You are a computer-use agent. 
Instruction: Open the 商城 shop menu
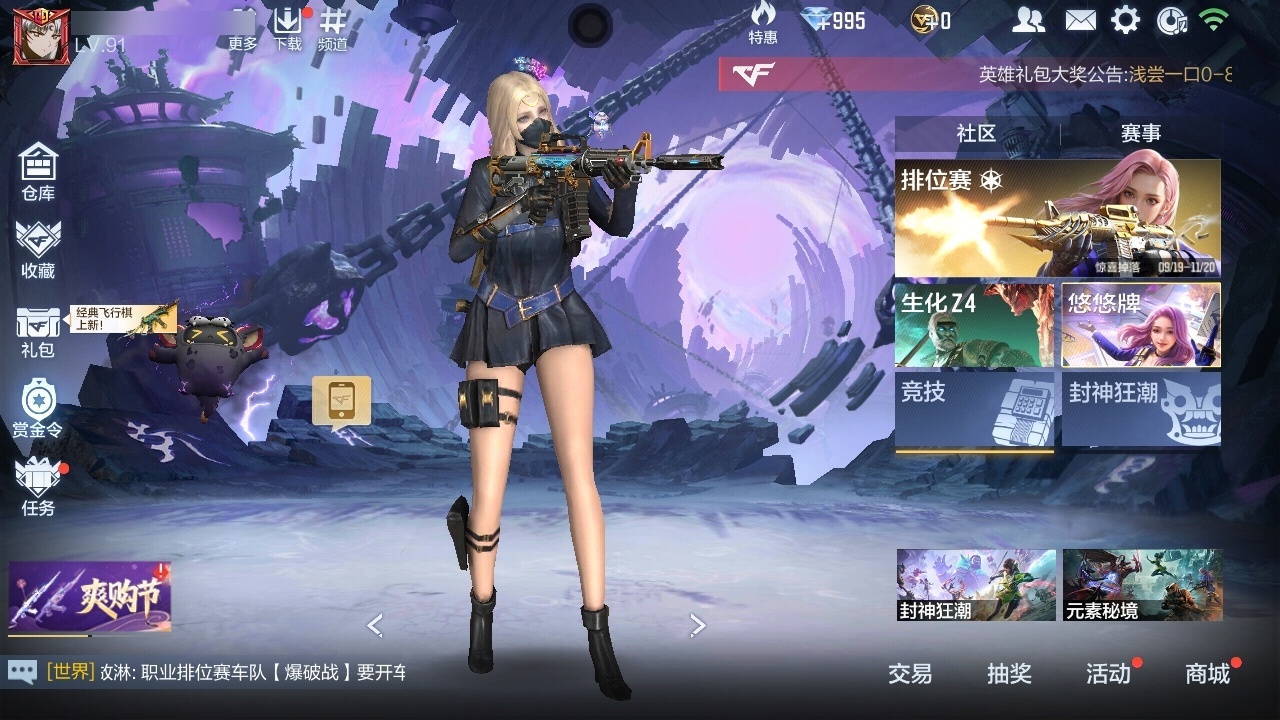tap(1207, 674)
